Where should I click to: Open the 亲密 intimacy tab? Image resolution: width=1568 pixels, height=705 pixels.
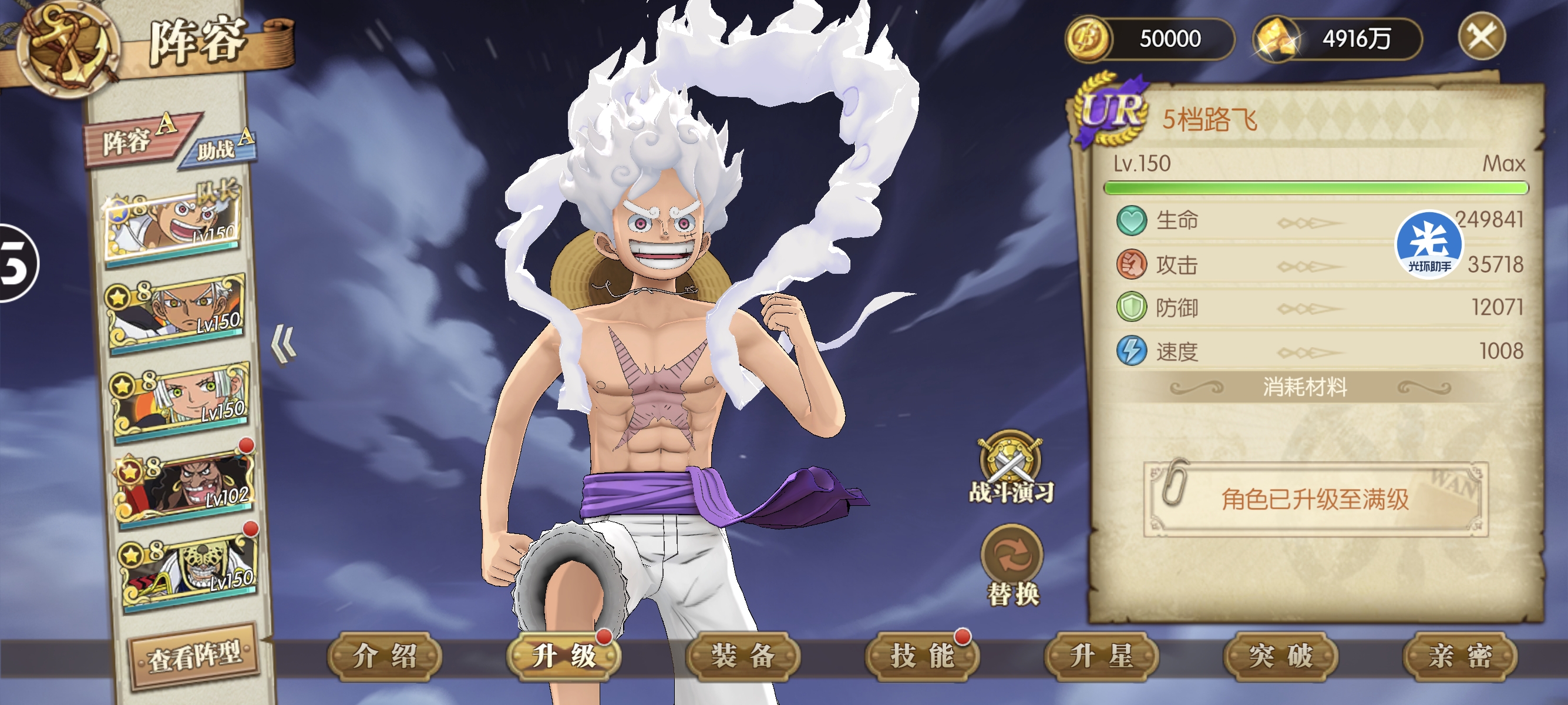coord(1460,656)
